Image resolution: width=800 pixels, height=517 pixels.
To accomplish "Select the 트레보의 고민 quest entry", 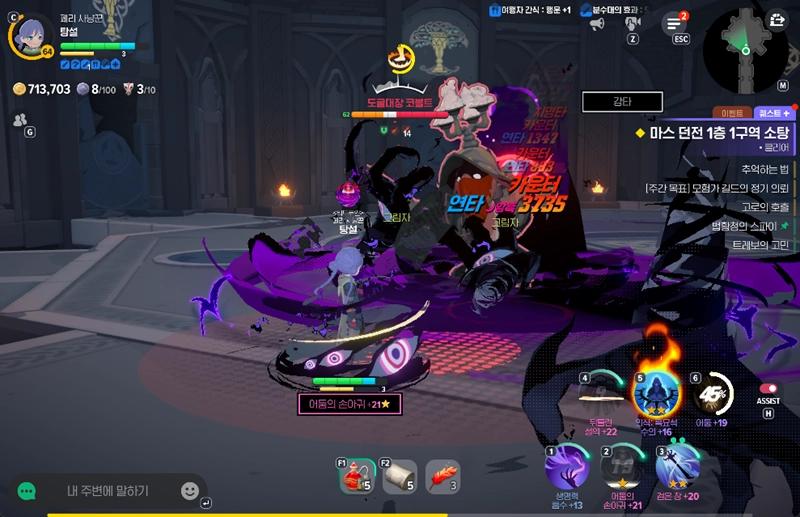I will tap(765, 245).
